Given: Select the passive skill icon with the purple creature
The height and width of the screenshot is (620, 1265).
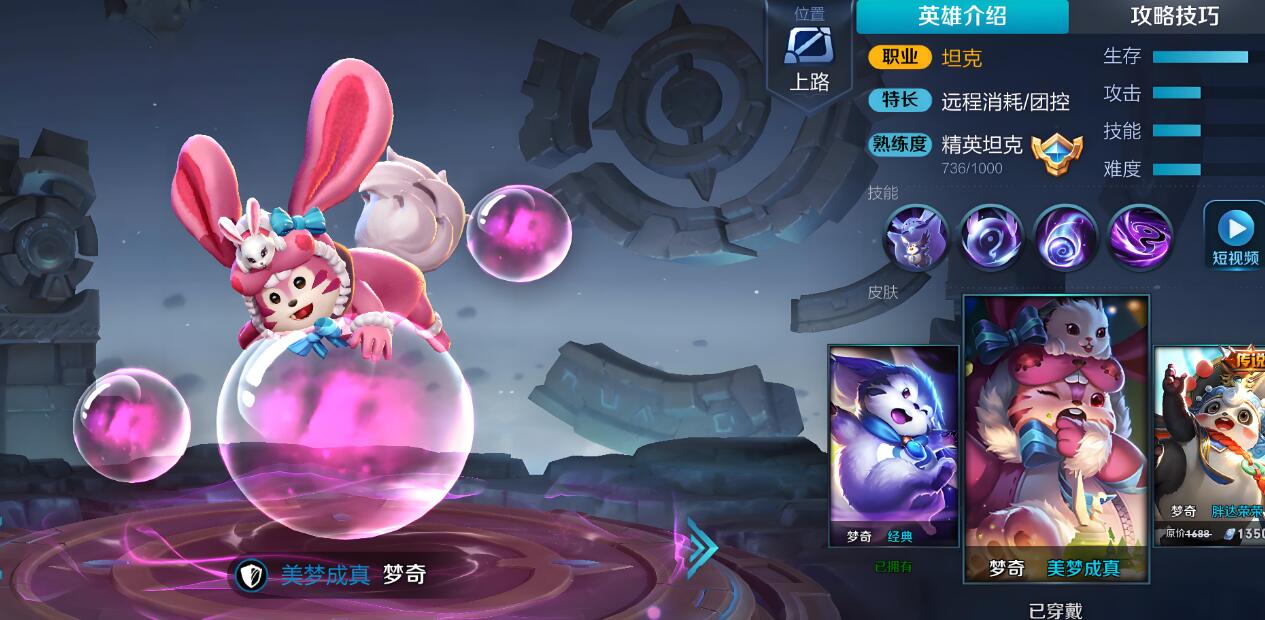Looking at the screenshot, I should [915, 238].
